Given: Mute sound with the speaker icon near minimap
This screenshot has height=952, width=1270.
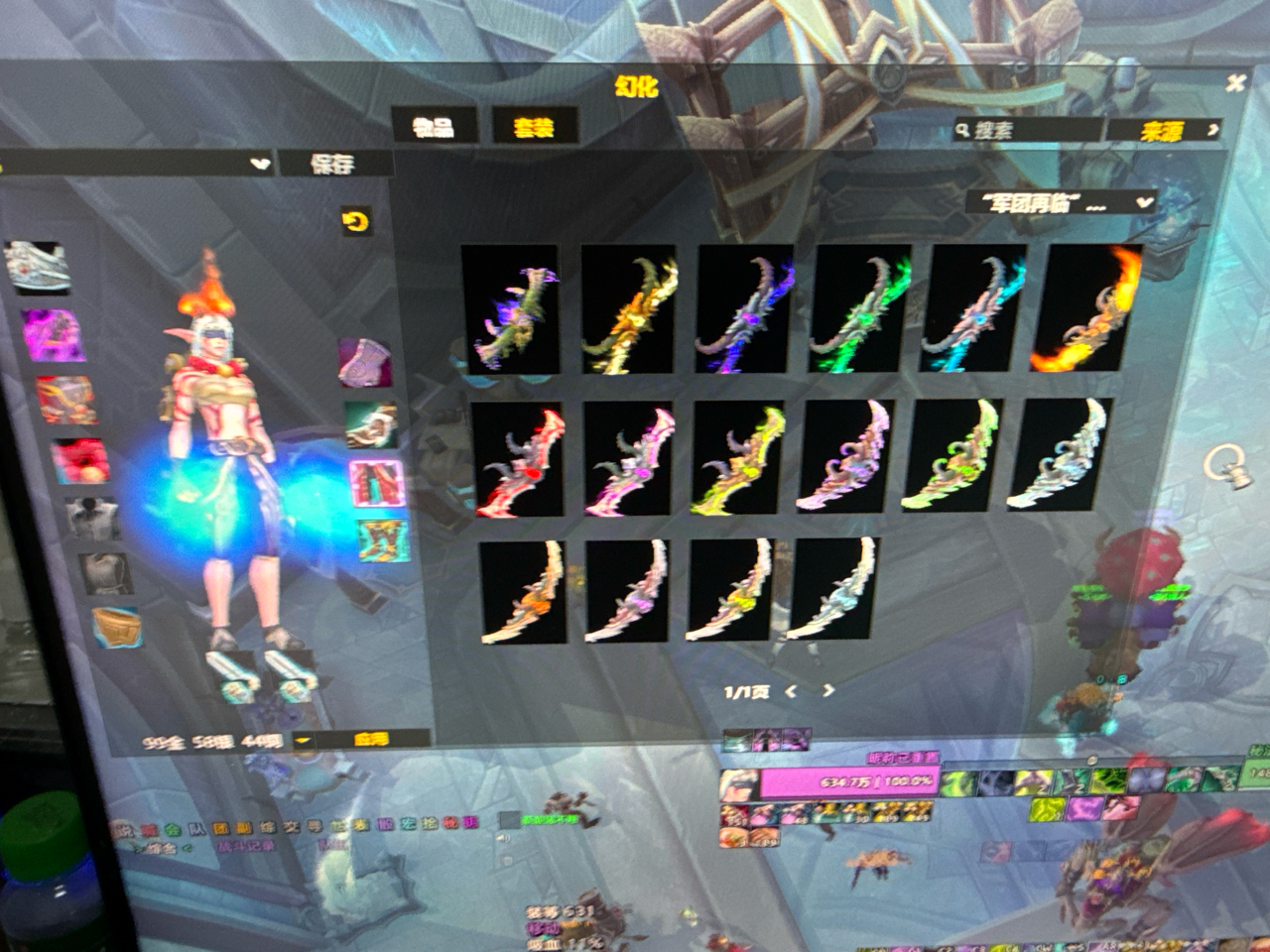Looking at the screenshot, I should click(x=504, y=838).
